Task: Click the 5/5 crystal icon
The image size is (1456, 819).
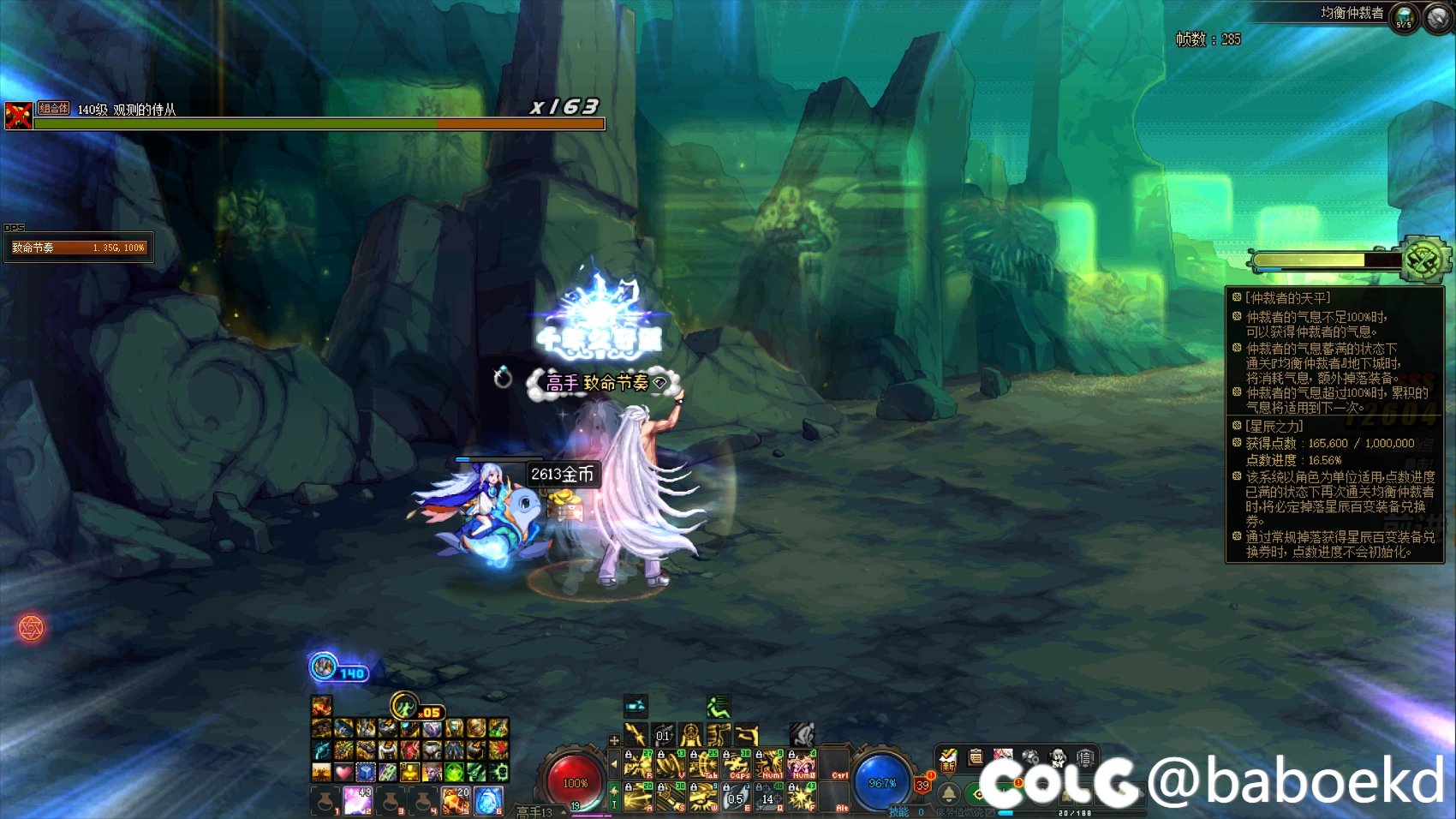Action: [x=1405, y=17]
